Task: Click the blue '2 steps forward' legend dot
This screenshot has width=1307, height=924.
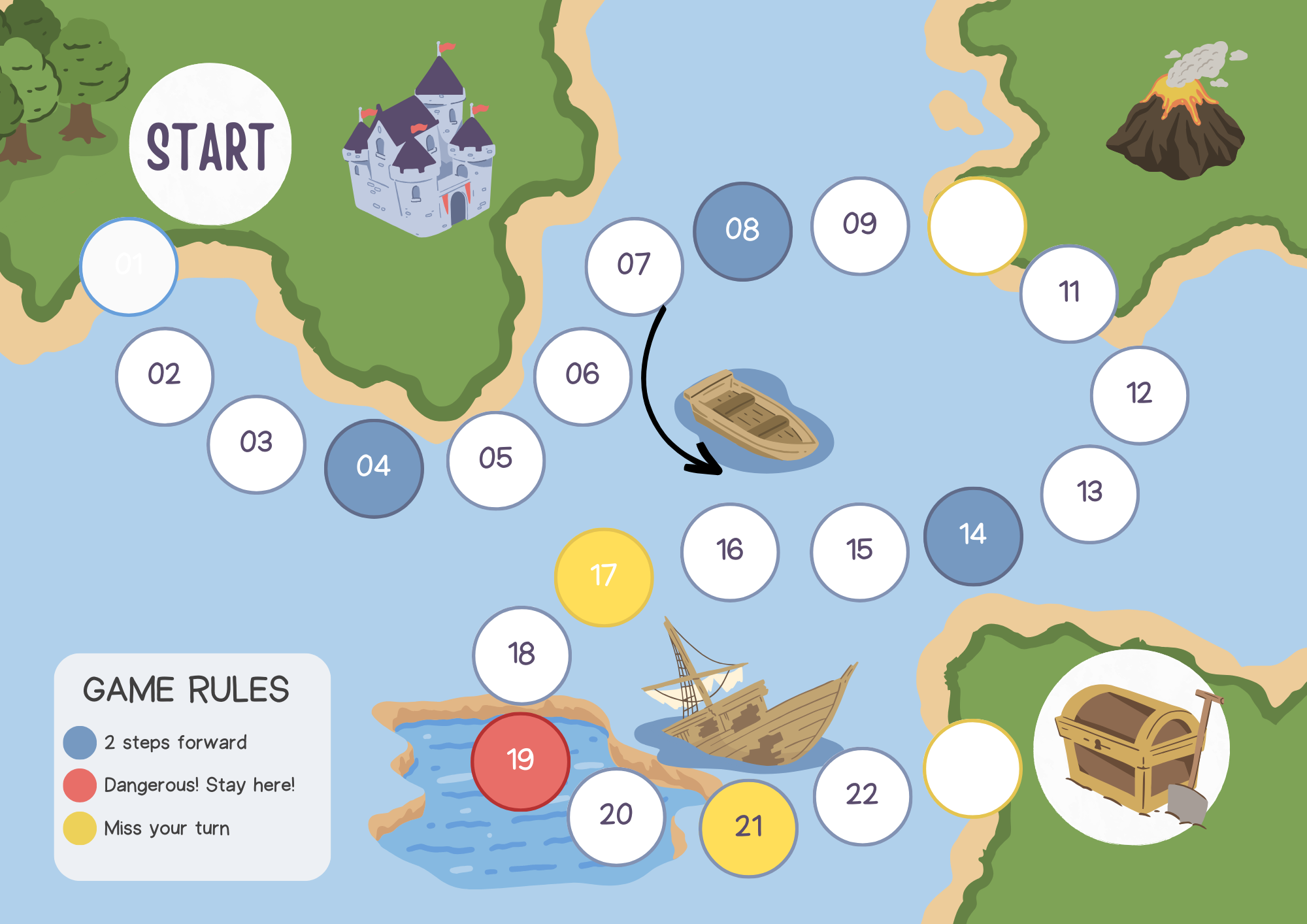Action: (x=80, y=743)
